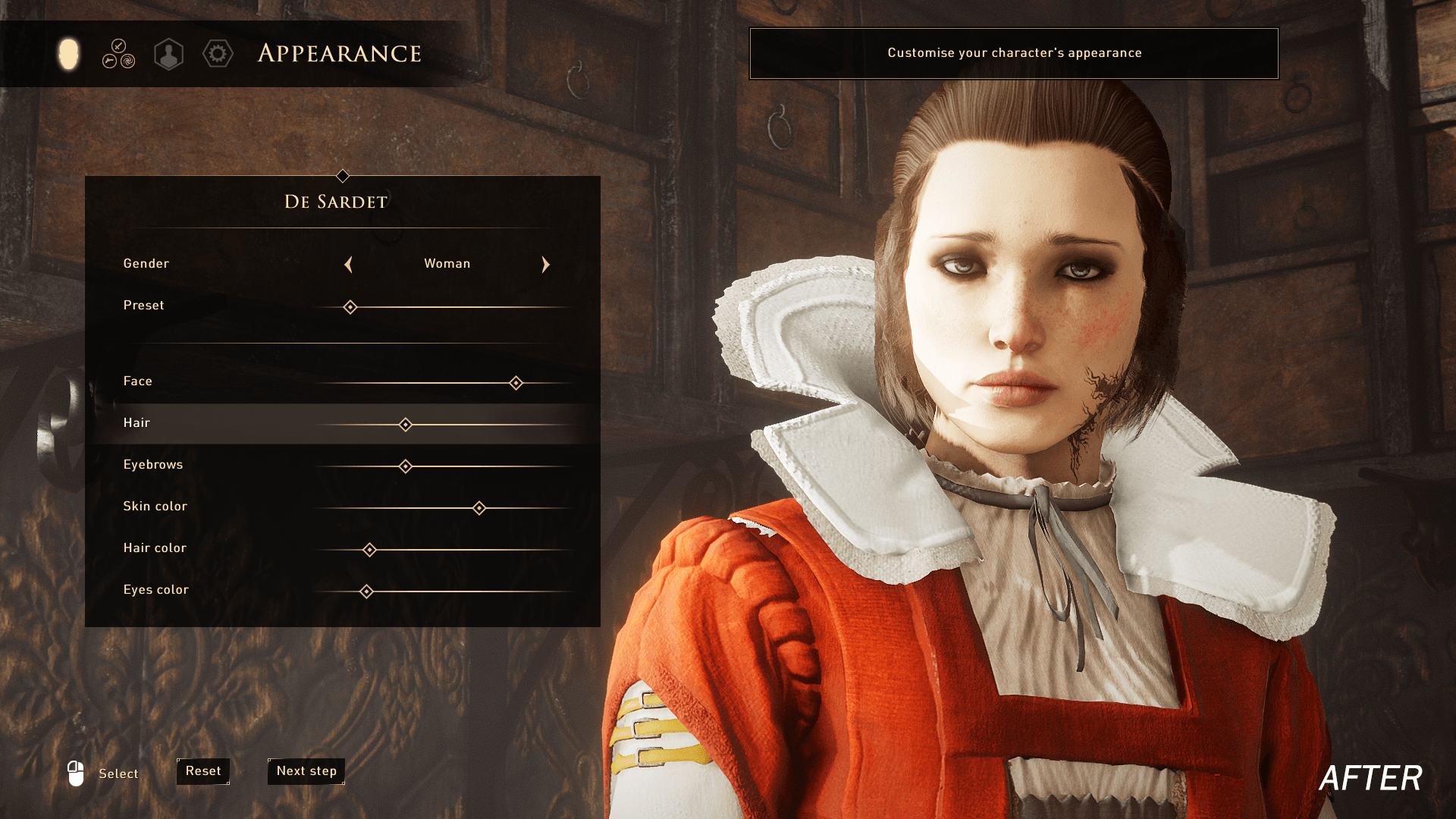1456x819 pixels.
Task: Proceed with the Next step button
Action: (x=306, y=771)
